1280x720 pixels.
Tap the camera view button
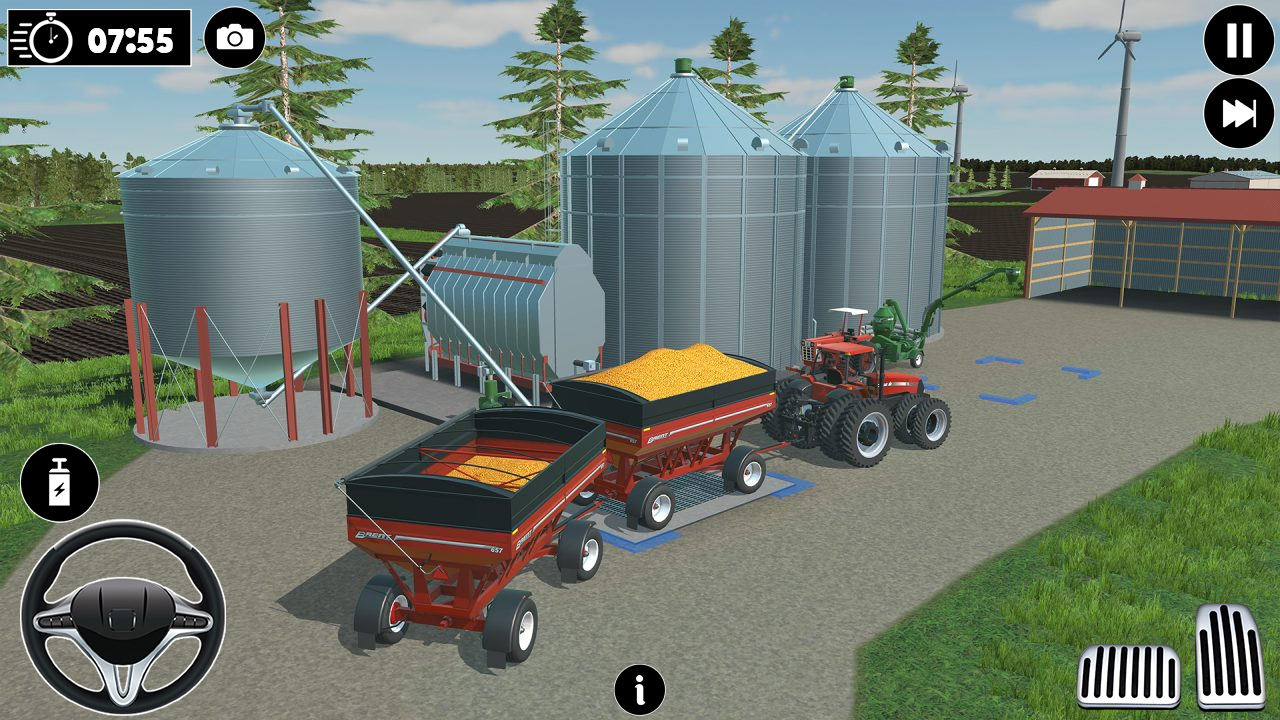point(235,38)
